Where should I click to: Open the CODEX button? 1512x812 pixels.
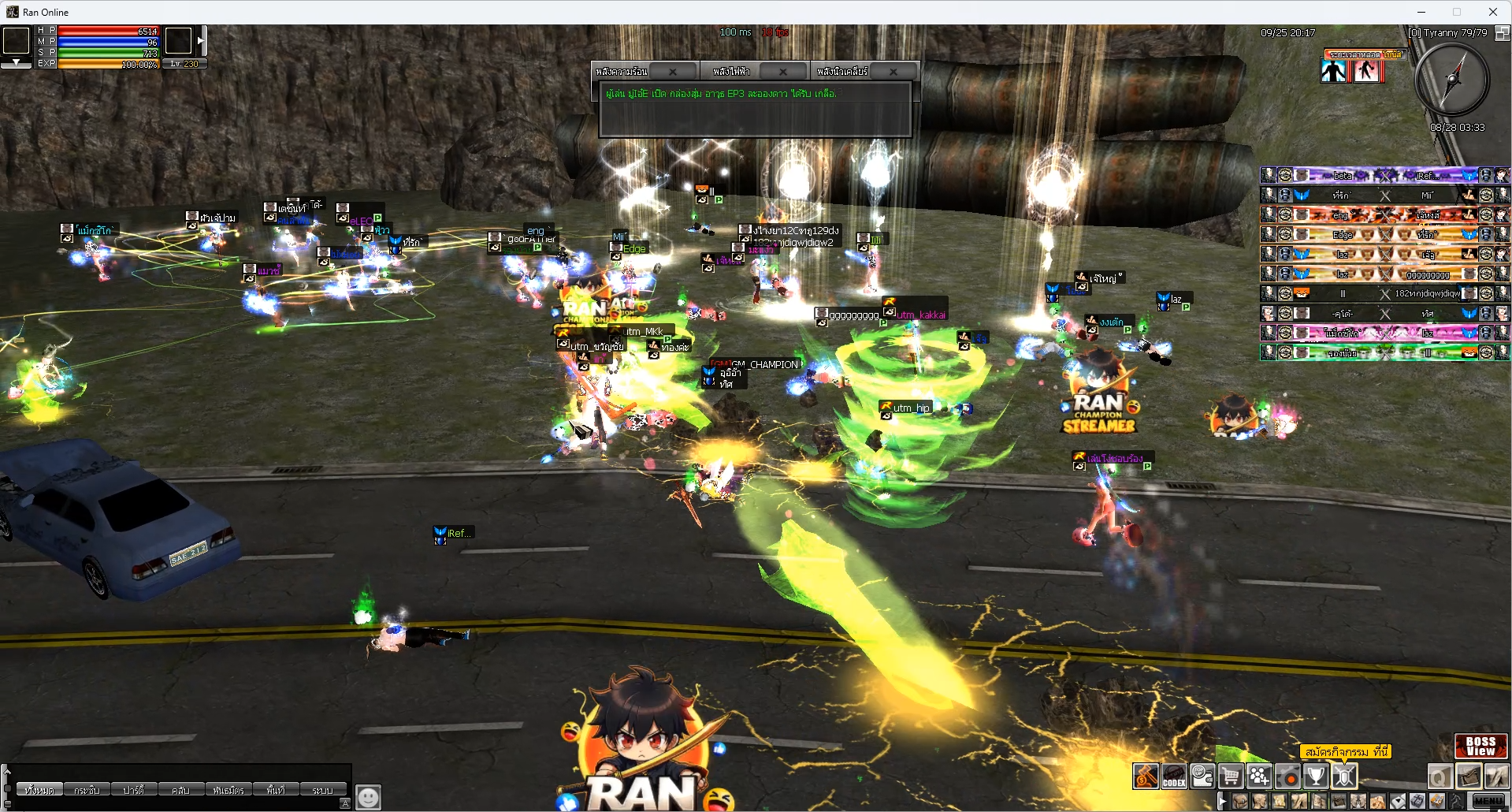coord(1174,777)
